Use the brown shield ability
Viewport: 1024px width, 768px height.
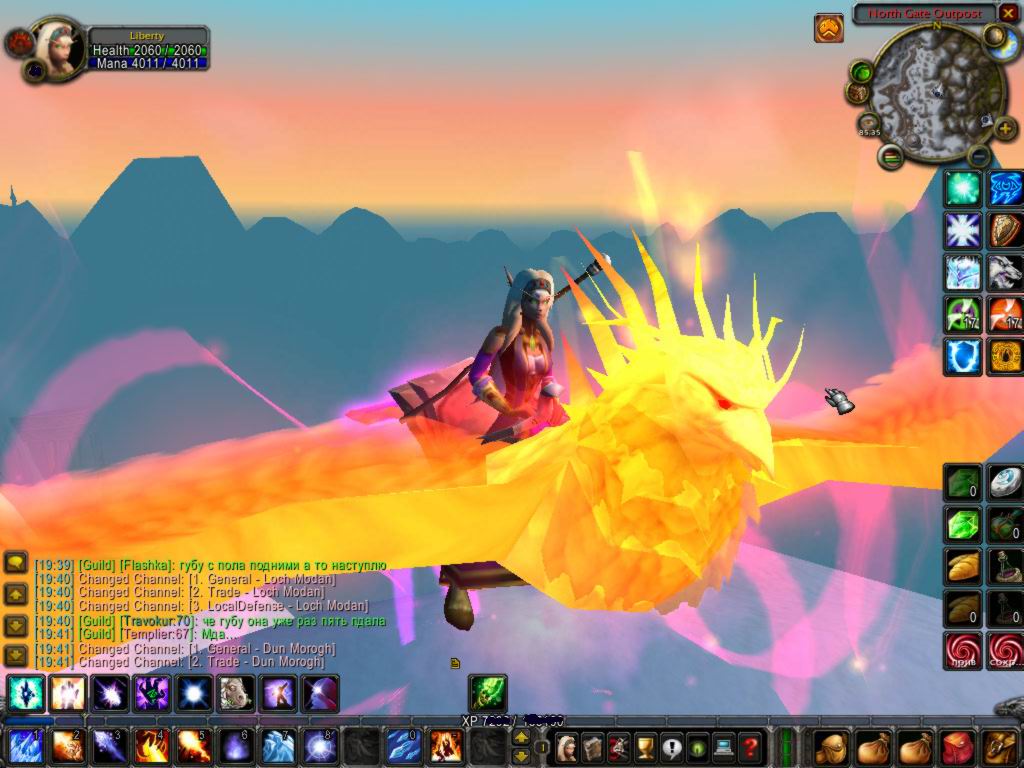tap(1006, 230)
